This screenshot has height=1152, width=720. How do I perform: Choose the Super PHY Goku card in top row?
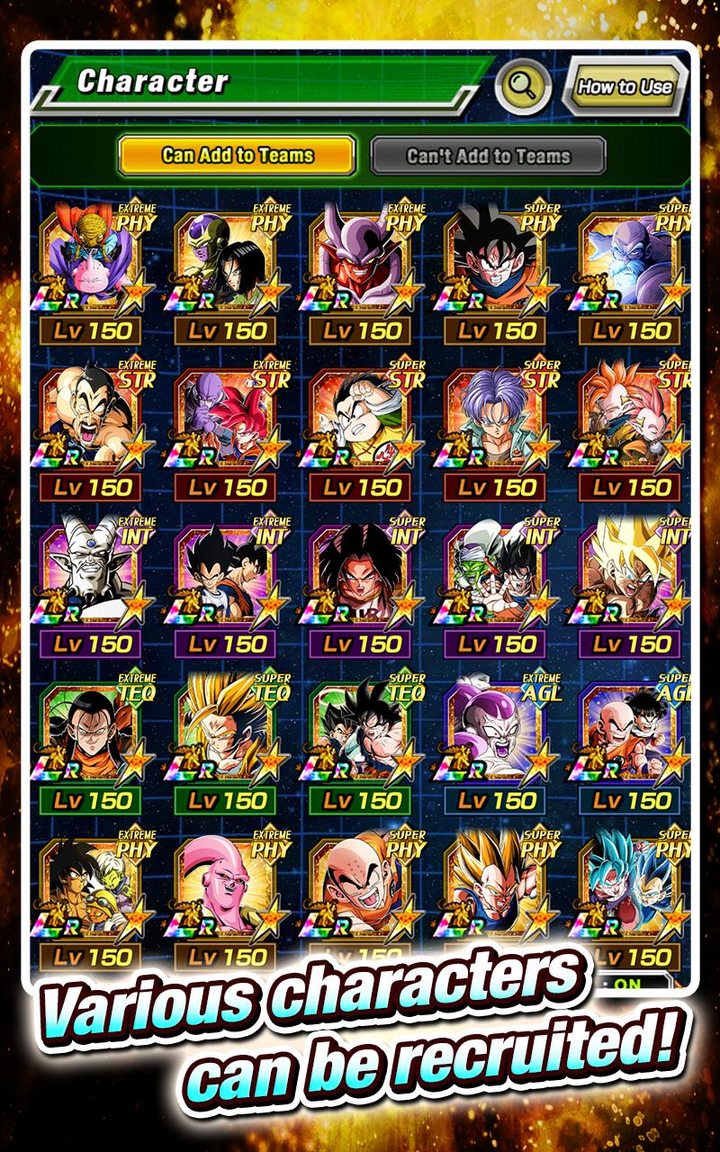tap(498, 260)
